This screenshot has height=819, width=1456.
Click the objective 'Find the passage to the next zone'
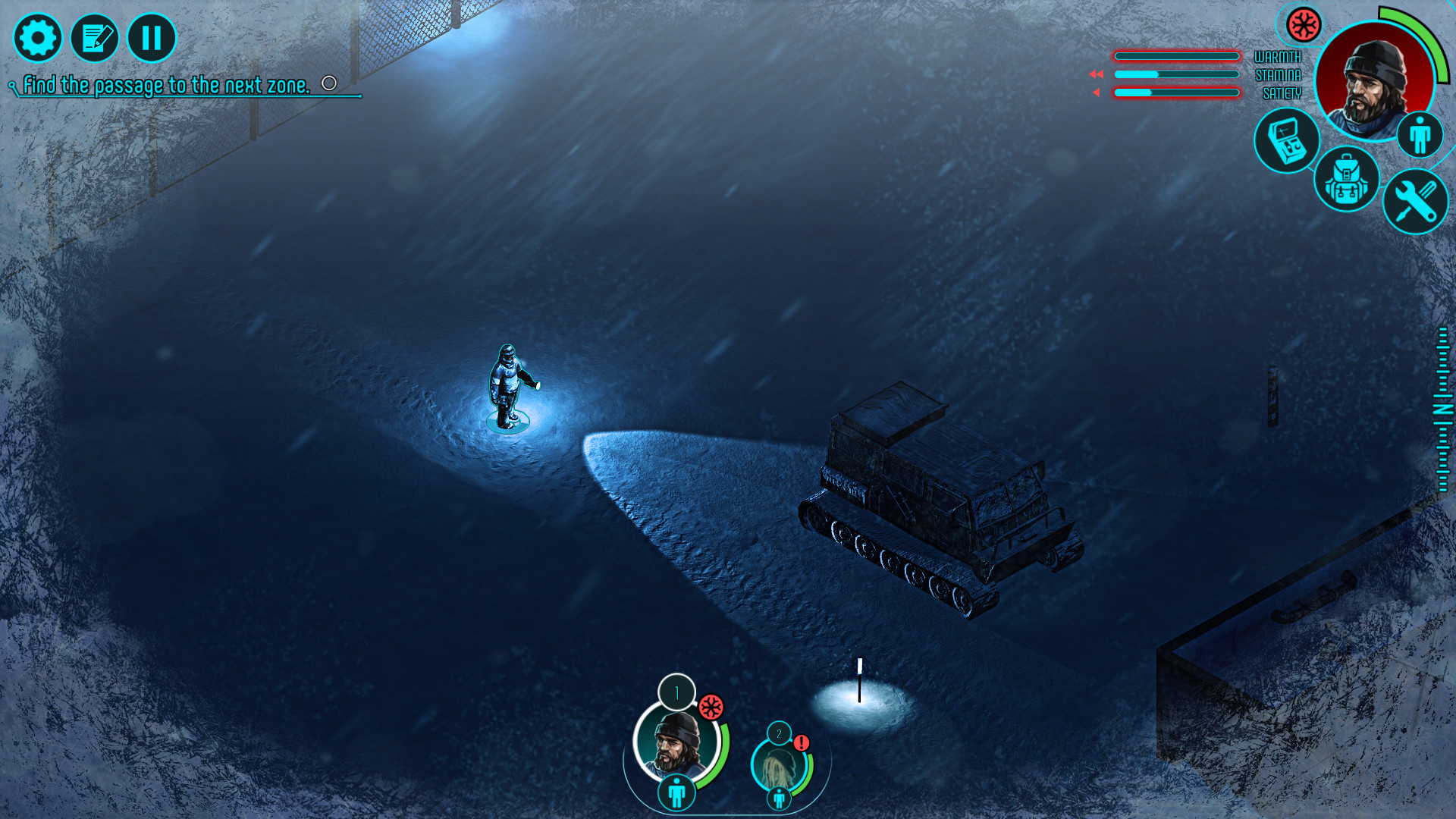167,85
